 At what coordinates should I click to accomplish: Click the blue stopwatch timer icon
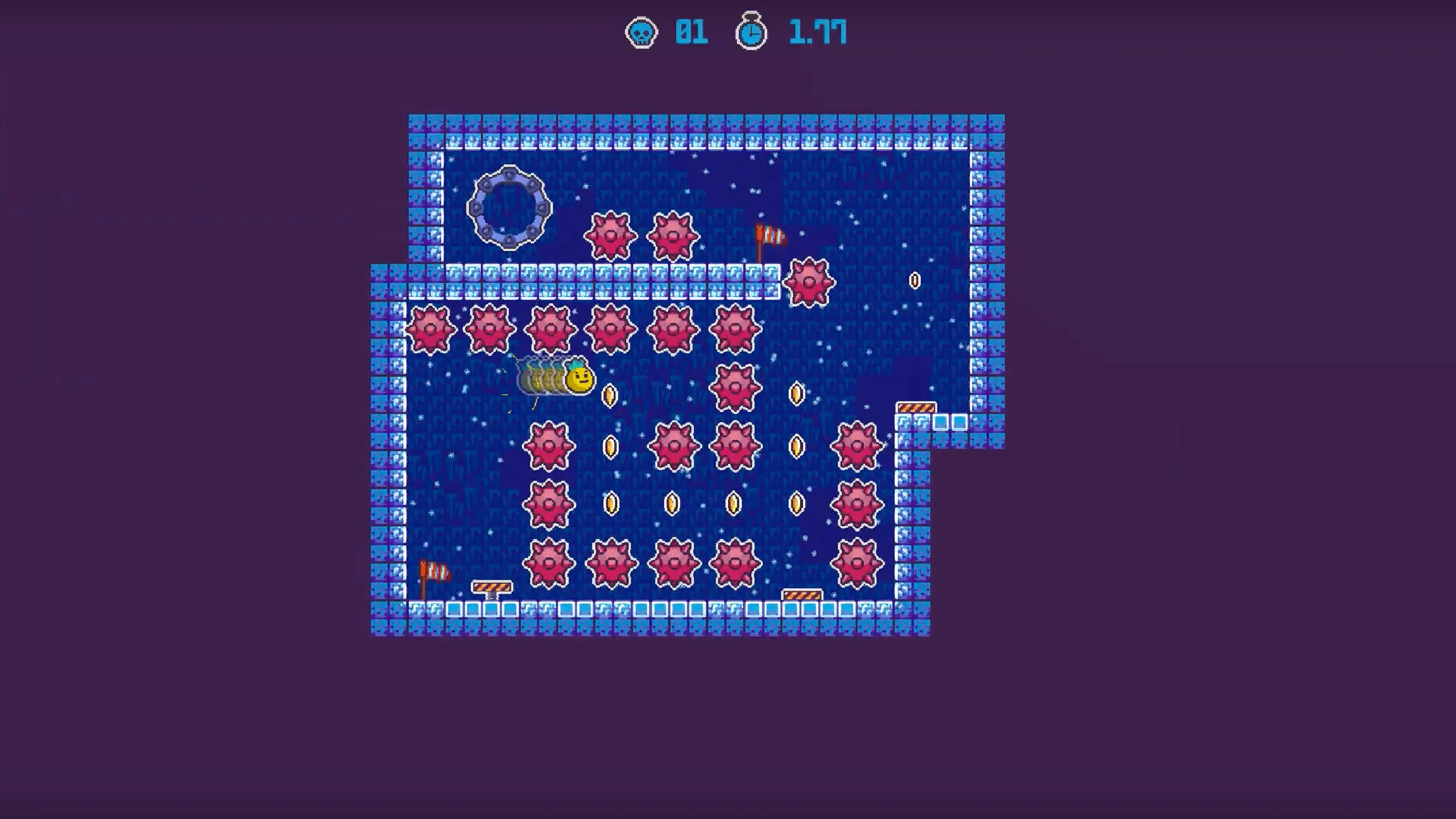[751, 32]
